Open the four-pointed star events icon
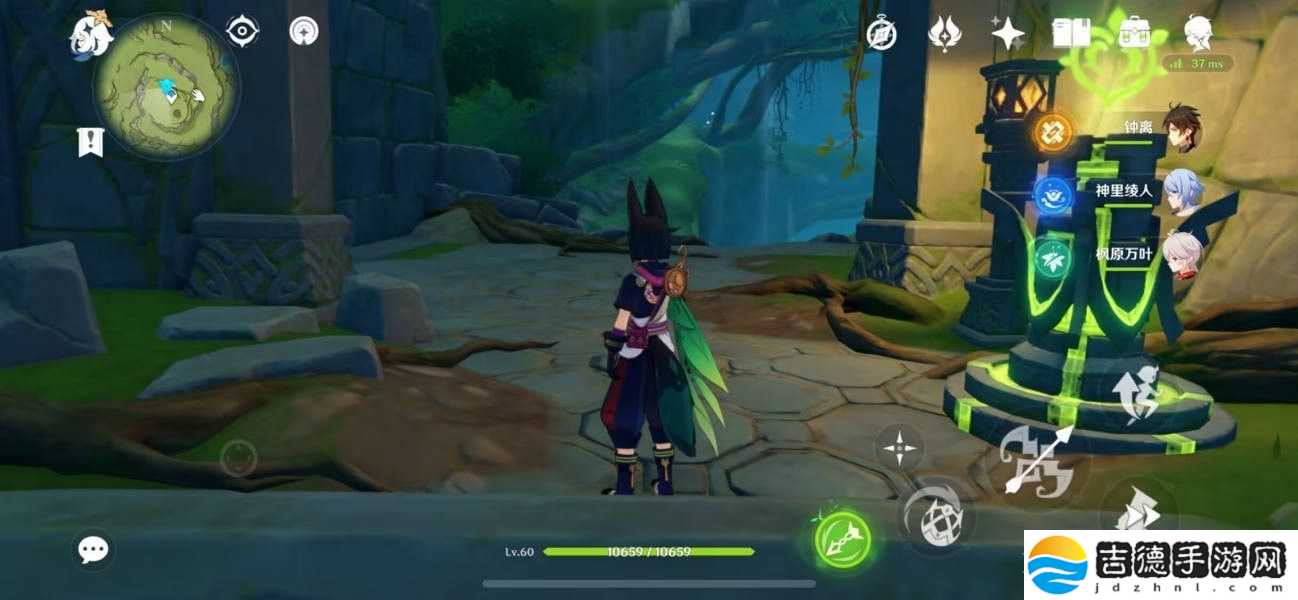 point(1008,34)
